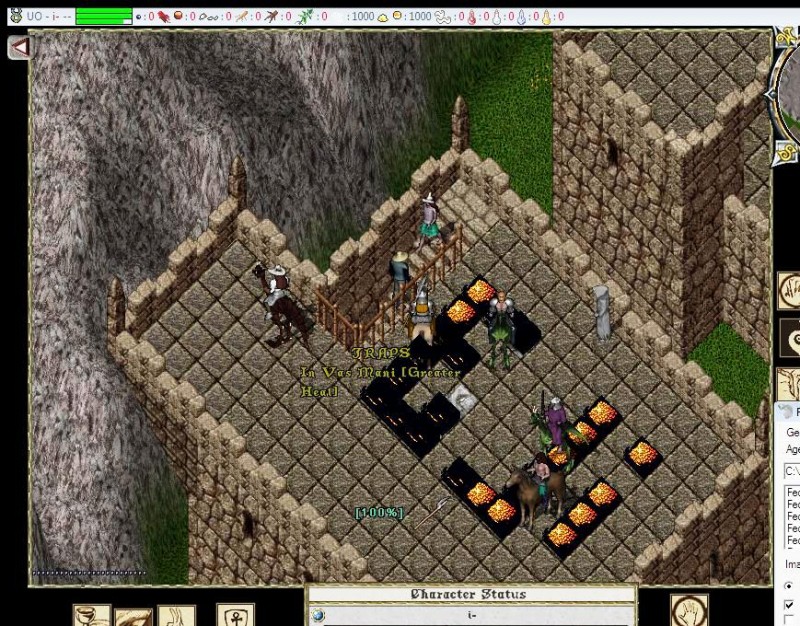Click the chalice spell icon

(x=91, y=615)
